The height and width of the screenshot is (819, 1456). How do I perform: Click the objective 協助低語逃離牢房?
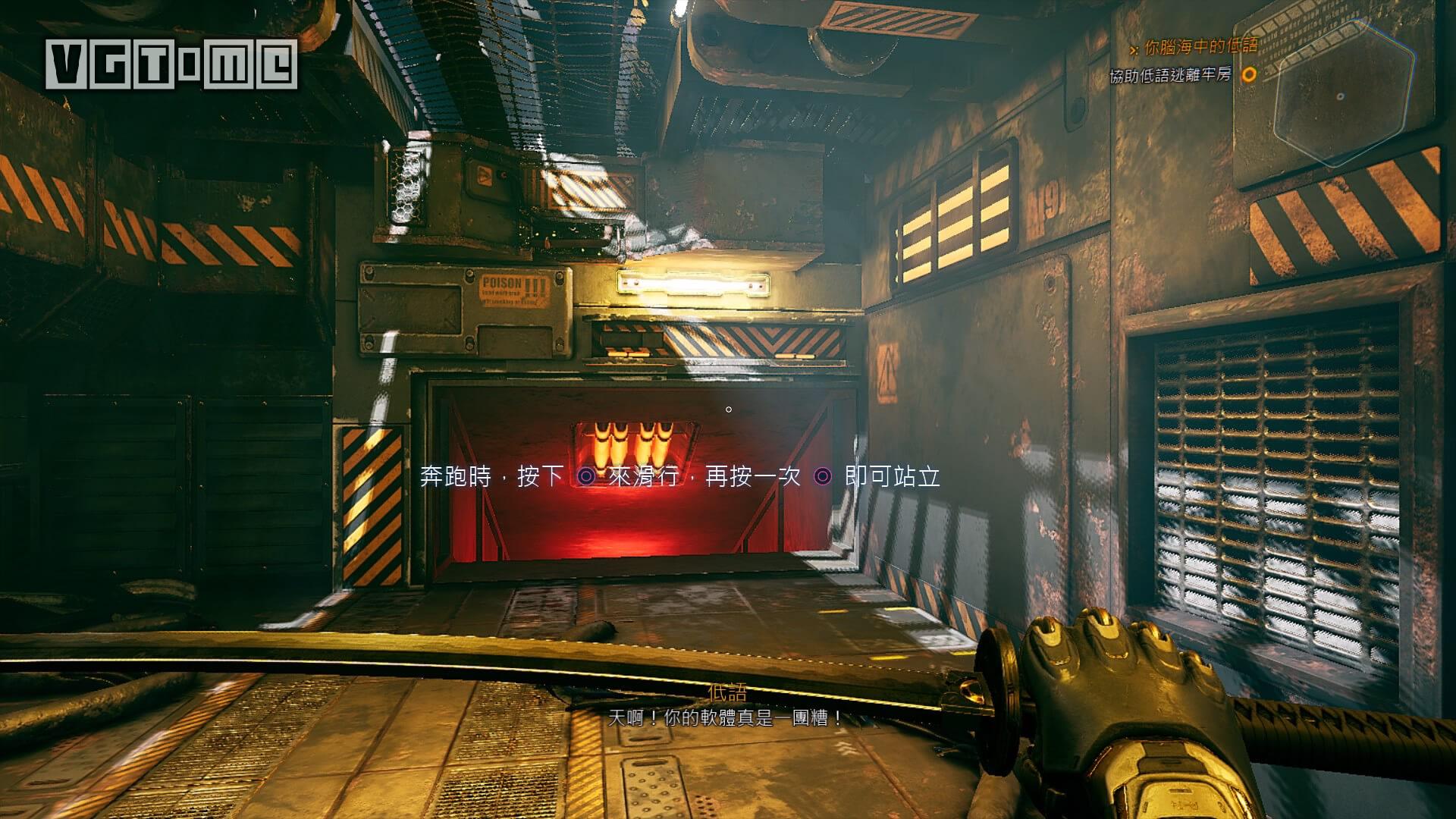1171,76
